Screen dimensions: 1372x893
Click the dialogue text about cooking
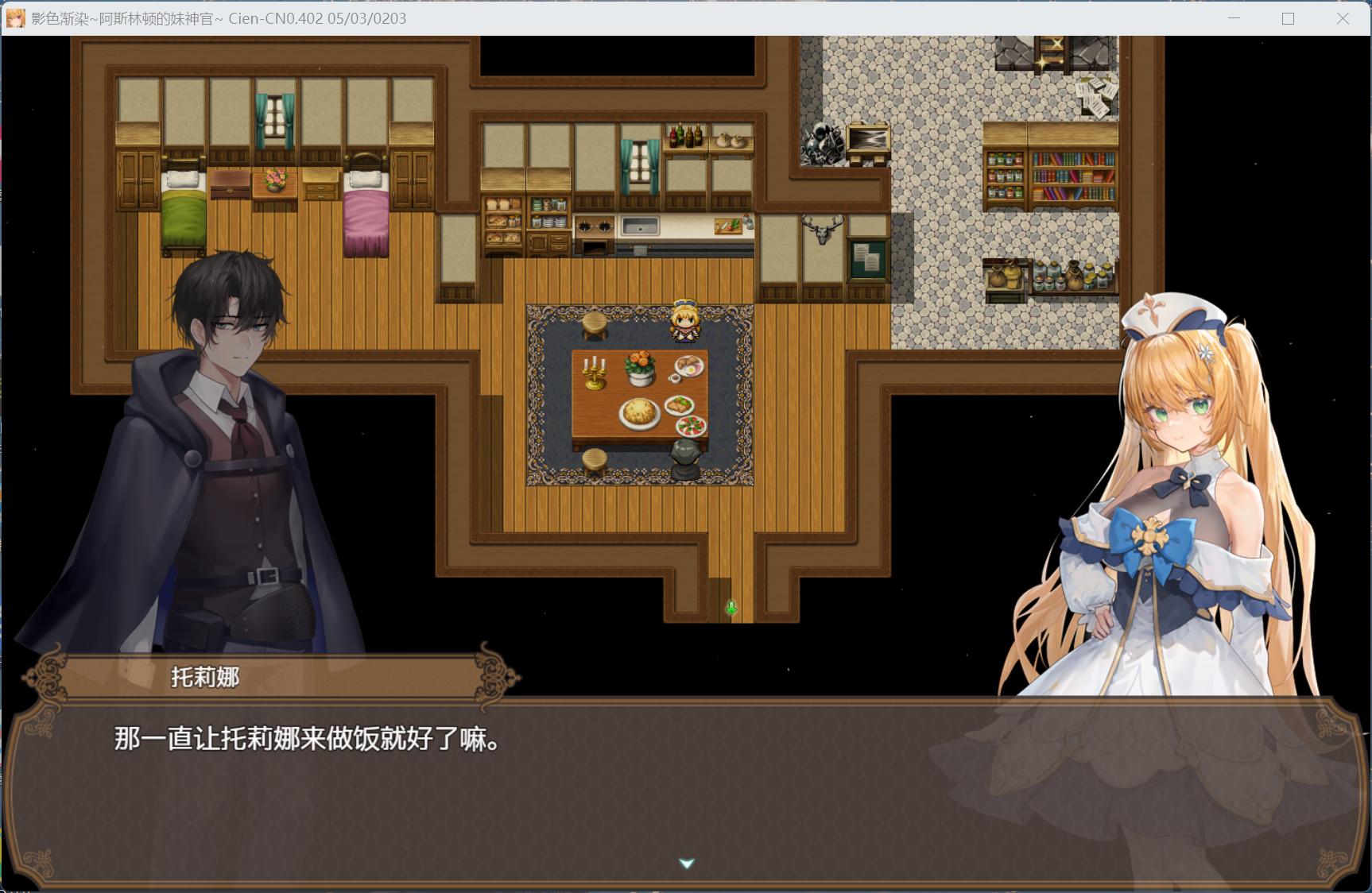(x=302, y=739)
